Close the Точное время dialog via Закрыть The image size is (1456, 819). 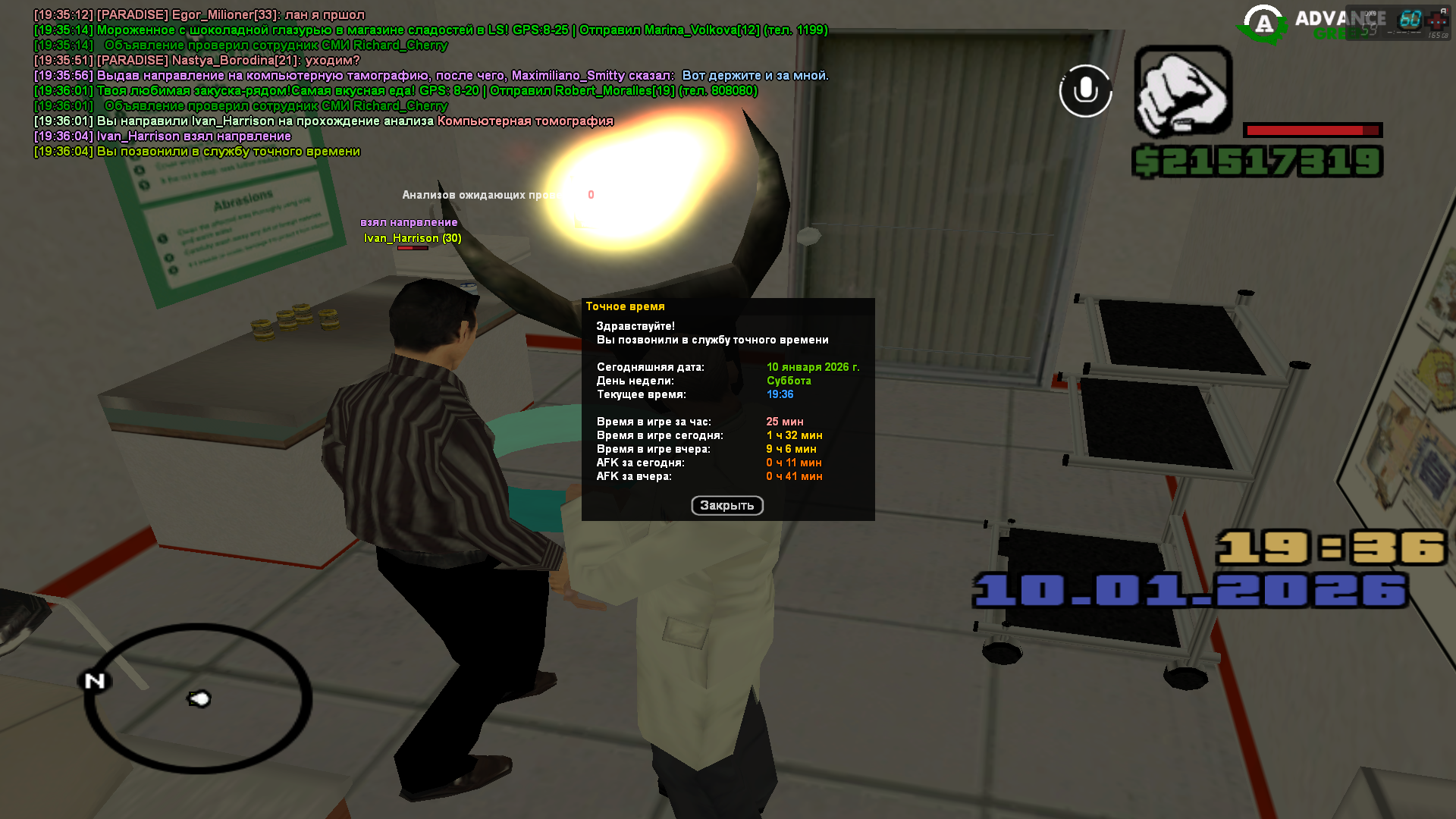(x=726, y=506)
